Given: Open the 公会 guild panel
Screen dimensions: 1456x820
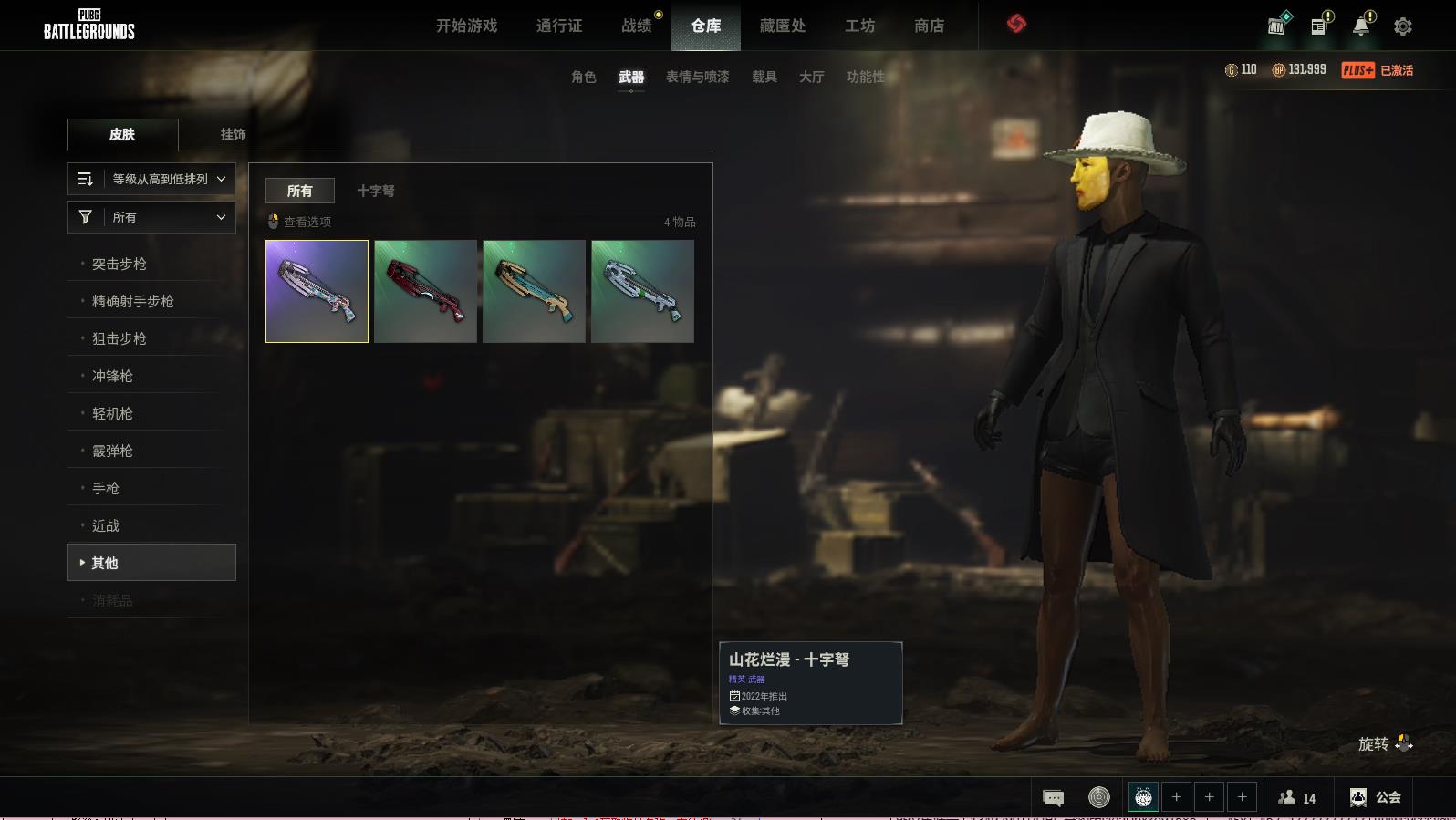Looking at the screenshot, I should click(1376, 797).
